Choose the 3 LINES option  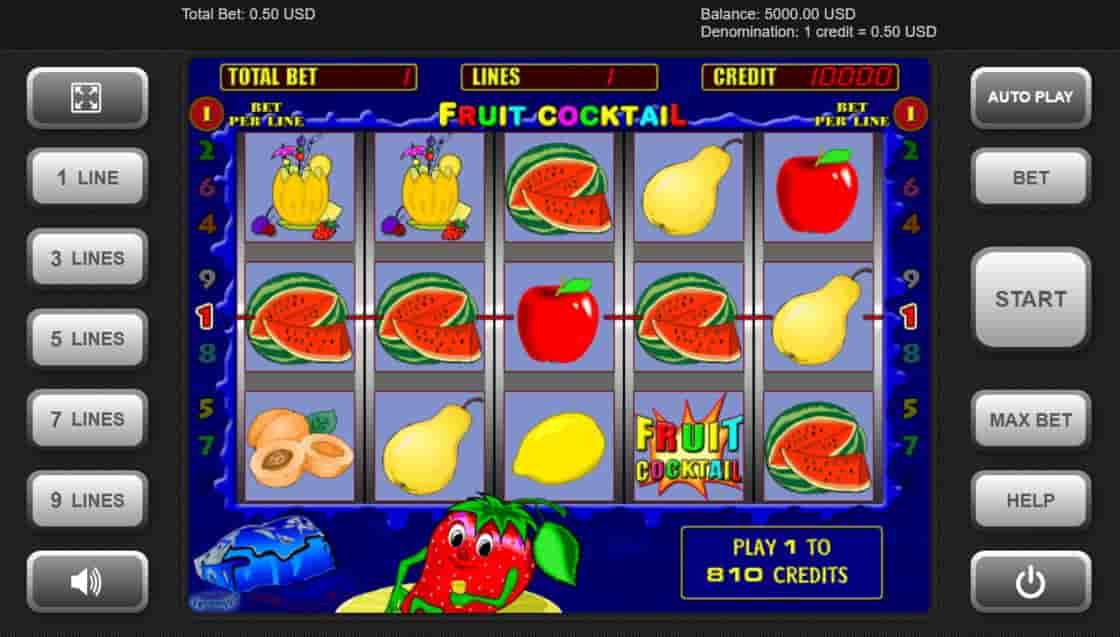87,258
